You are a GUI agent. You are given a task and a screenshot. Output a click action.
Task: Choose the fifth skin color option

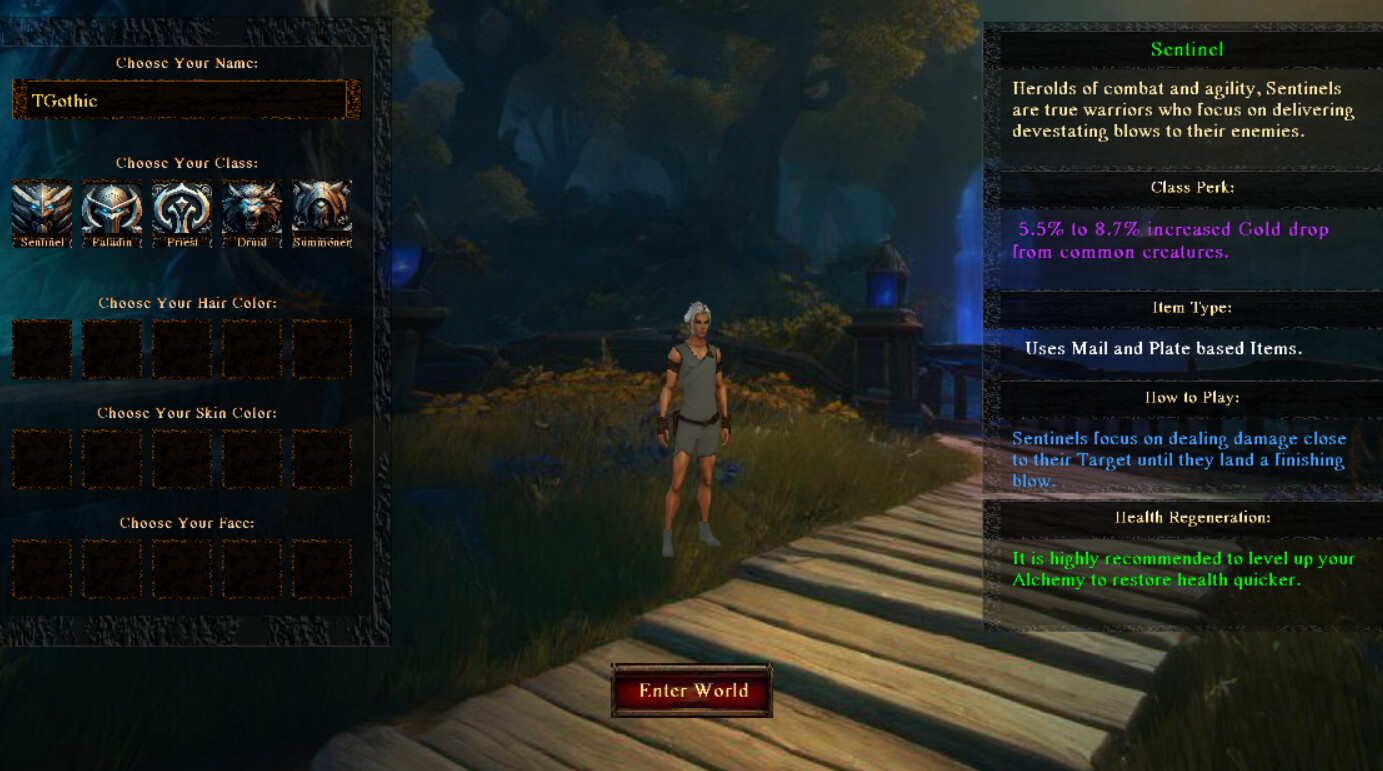321,460
